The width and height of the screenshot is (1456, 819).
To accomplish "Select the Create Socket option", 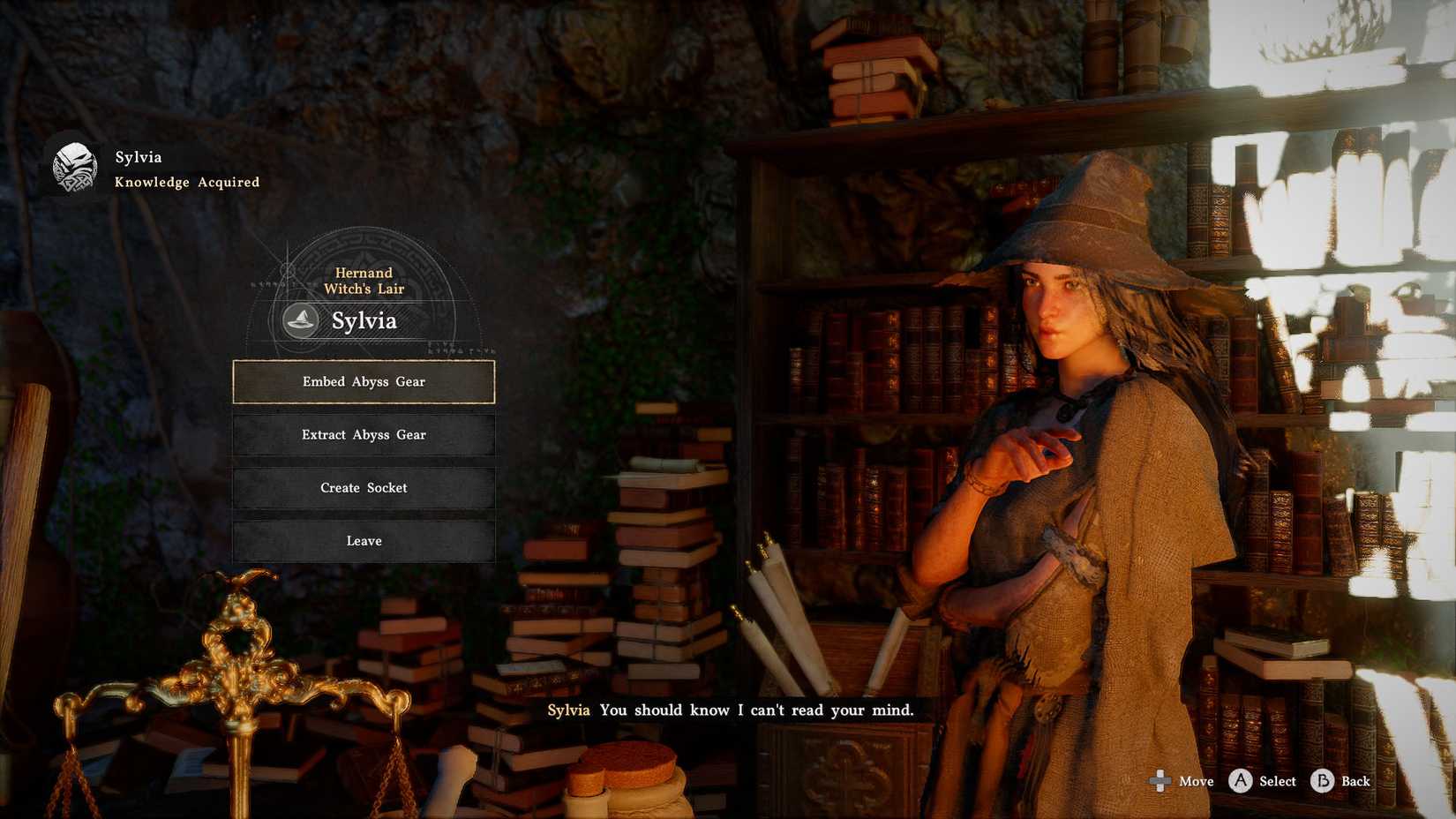I will point(363,487).
